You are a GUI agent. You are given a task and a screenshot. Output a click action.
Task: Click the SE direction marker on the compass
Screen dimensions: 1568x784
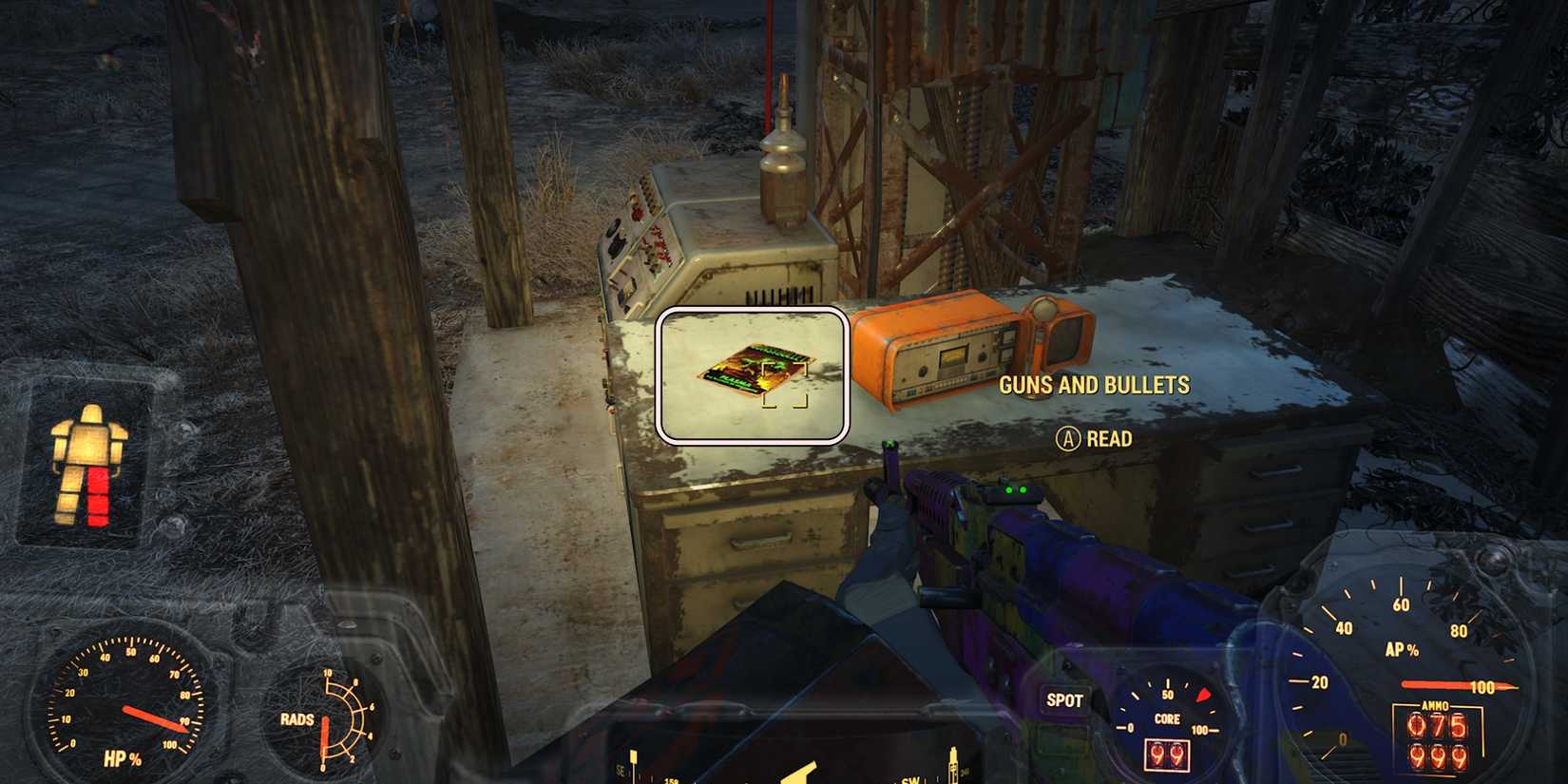(622, 772)
